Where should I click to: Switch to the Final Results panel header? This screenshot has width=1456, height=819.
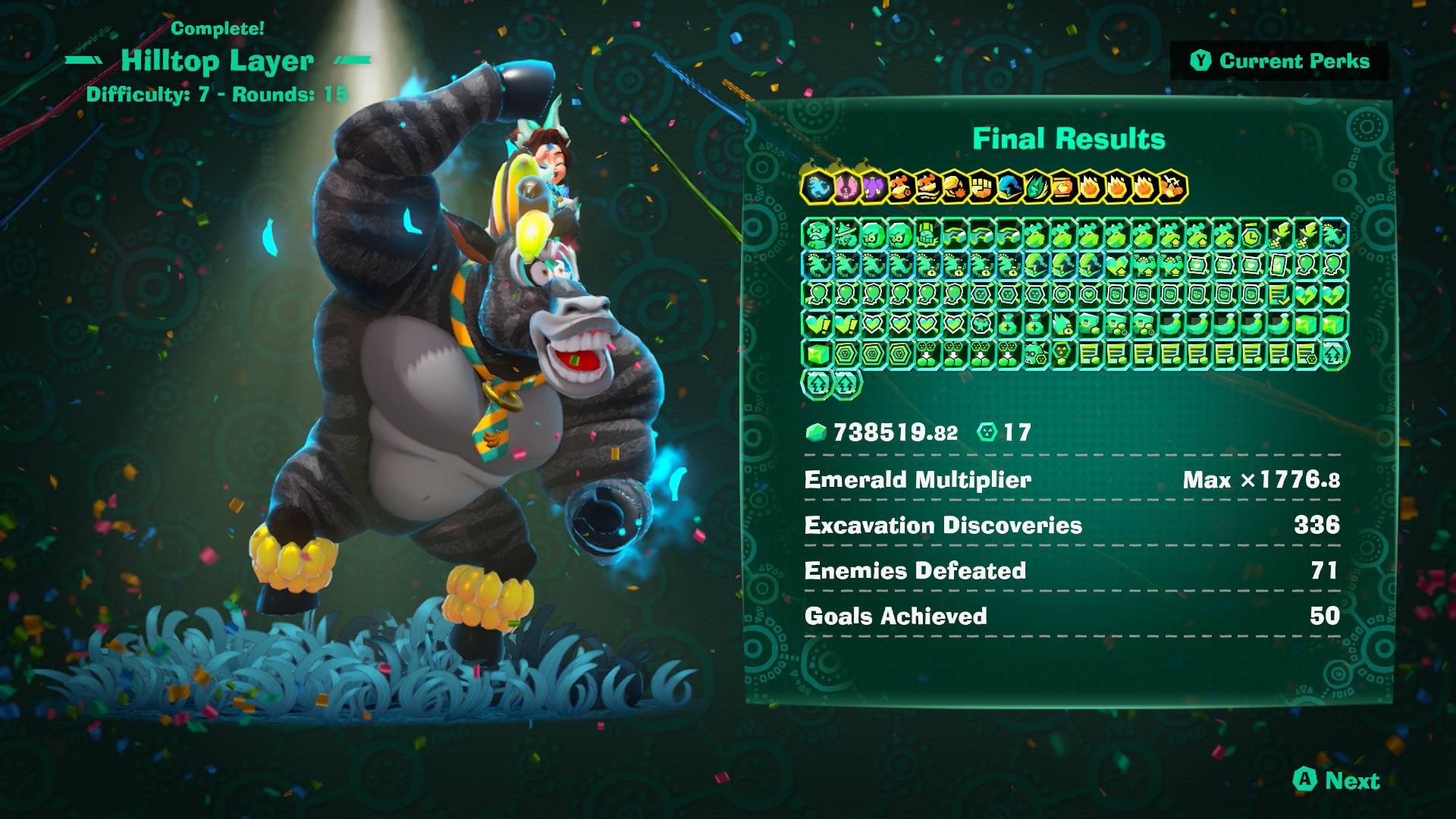(1071, 140)
